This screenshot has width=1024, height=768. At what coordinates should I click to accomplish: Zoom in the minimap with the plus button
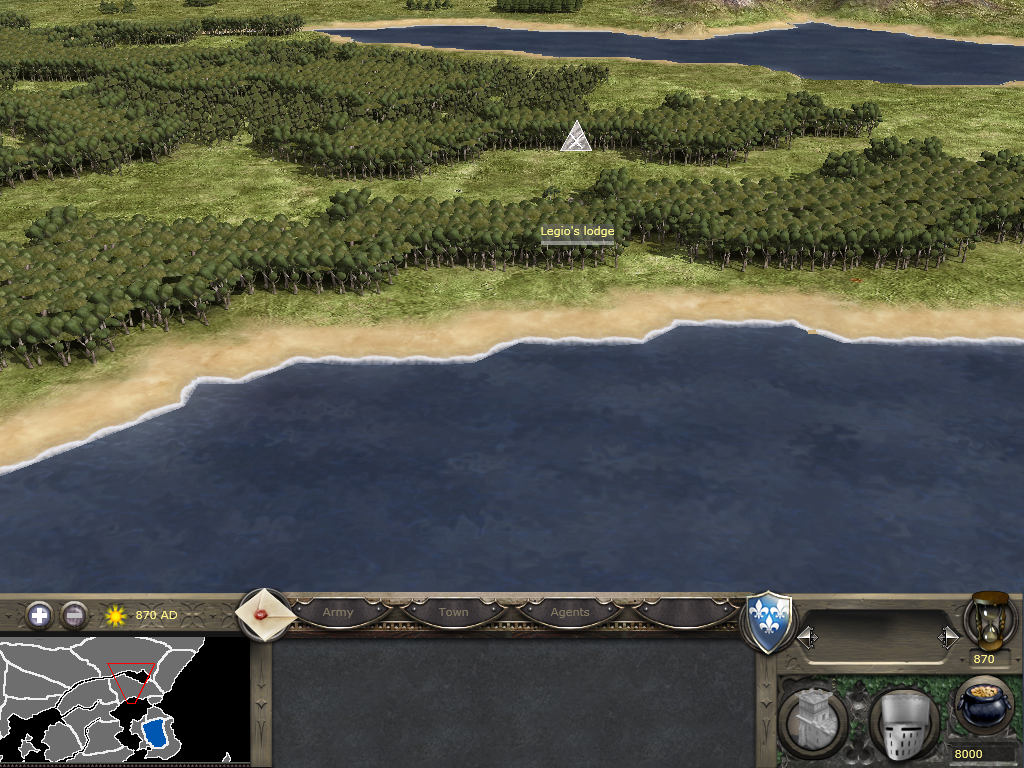coord(39,615)
